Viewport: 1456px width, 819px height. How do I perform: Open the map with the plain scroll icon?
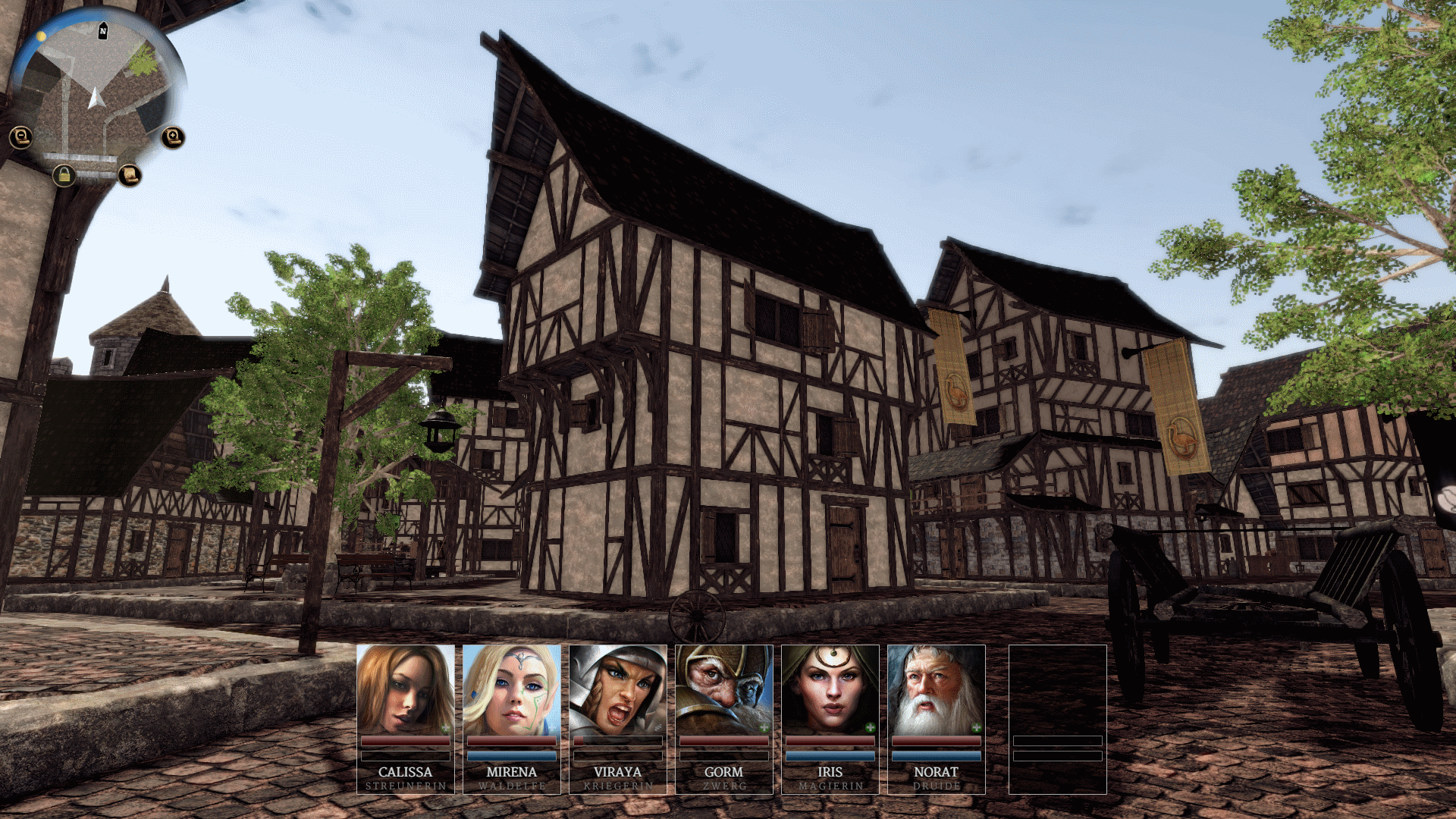(130, 176)
